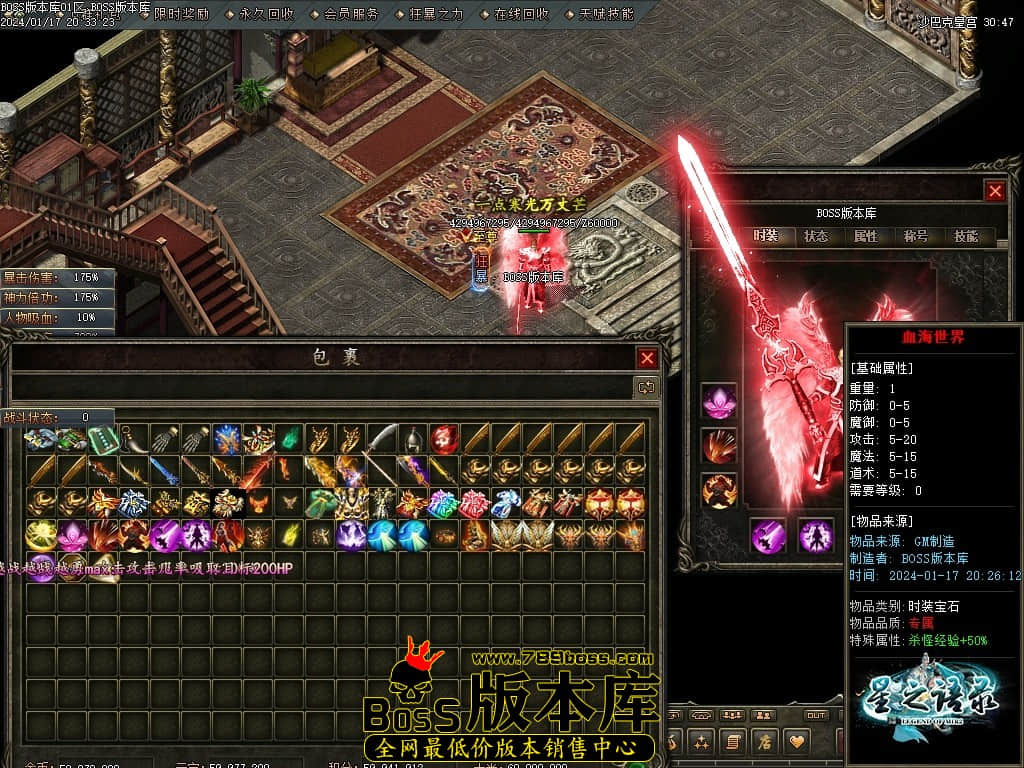Viewport: 1024px width, 768px height.
Task: Select the red swirl orb item
Action: click(444, 439)
